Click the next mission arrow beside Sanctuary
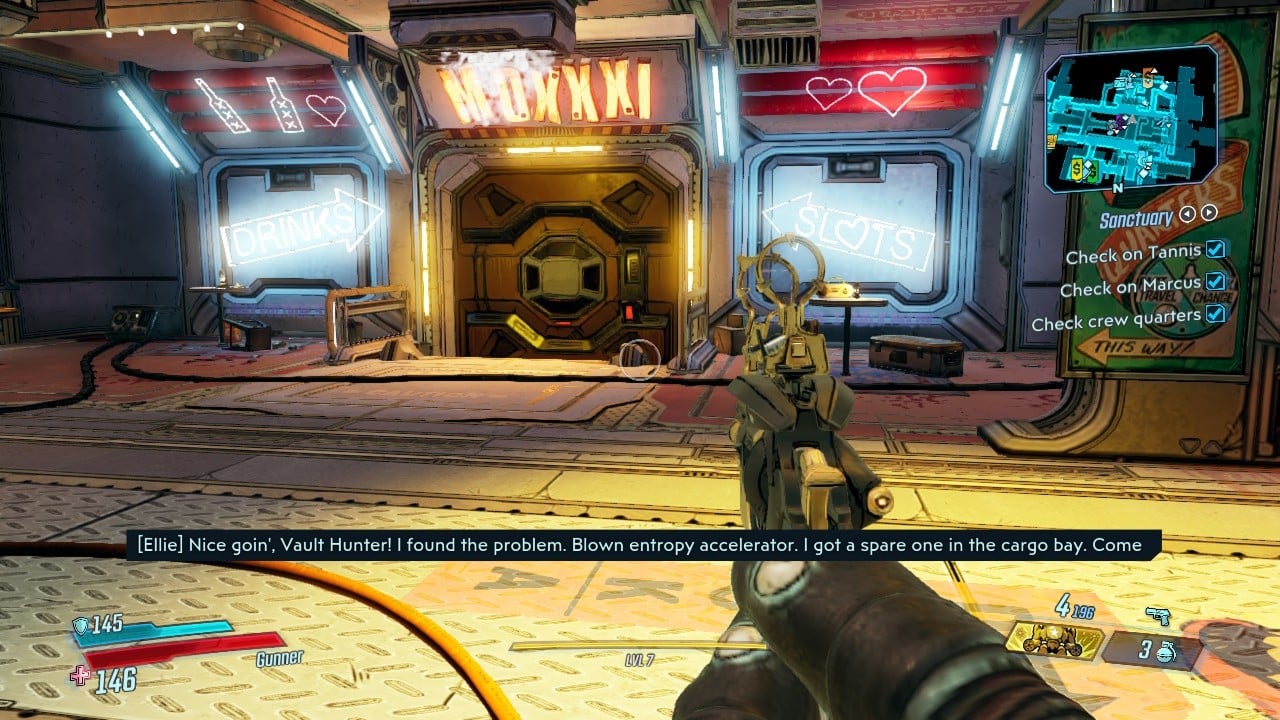Screen dimensions: 1280x720 (1209, 213)
